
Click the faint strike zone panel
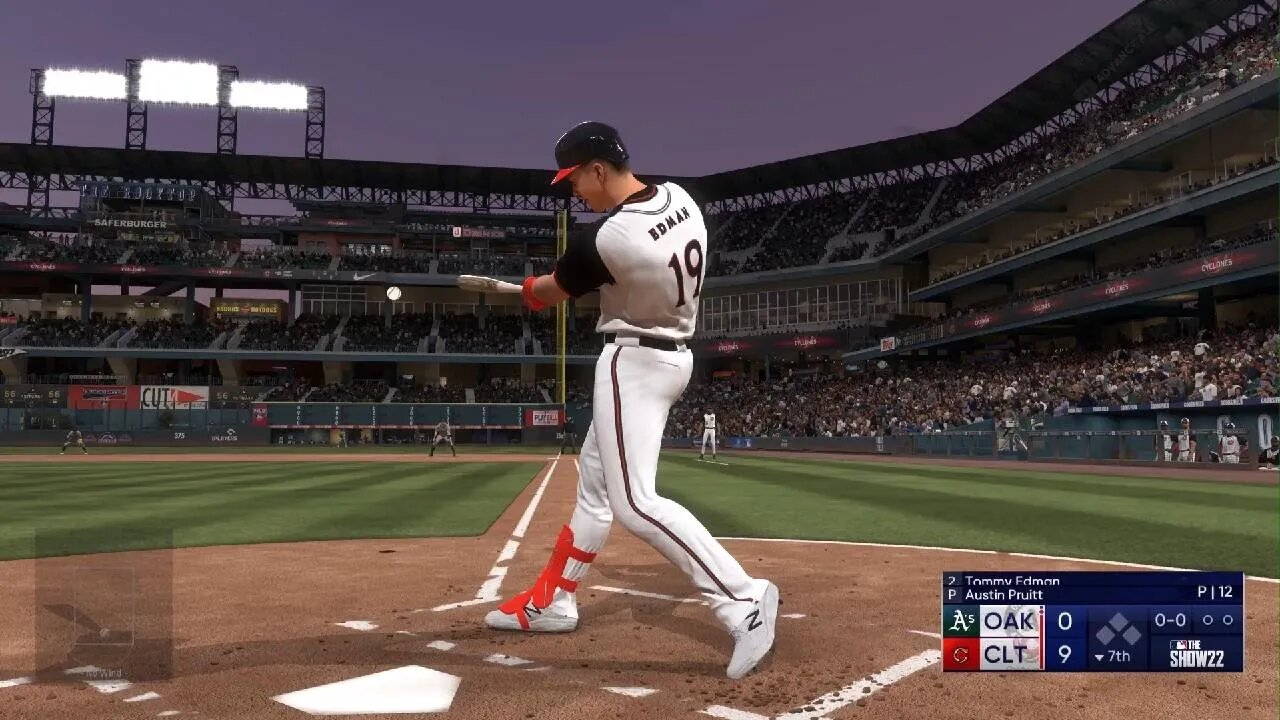coord(103,604)
